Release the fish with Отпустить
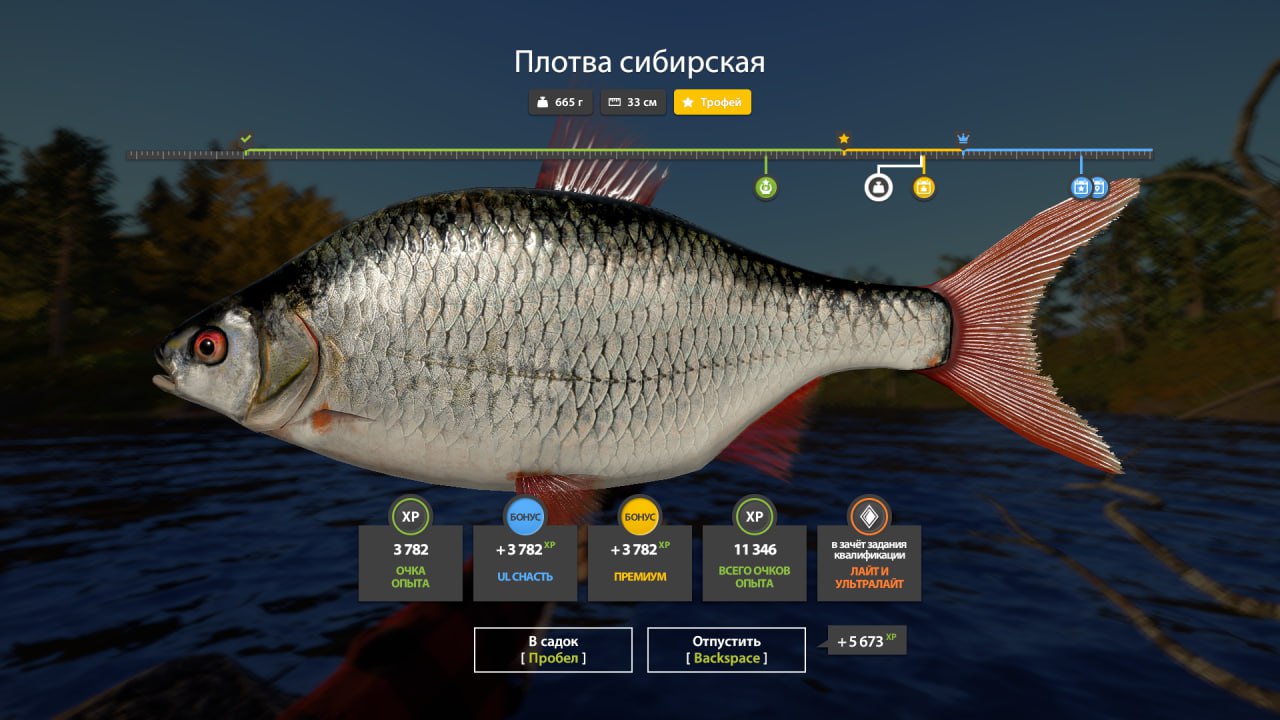 click(x=726, y=649)
